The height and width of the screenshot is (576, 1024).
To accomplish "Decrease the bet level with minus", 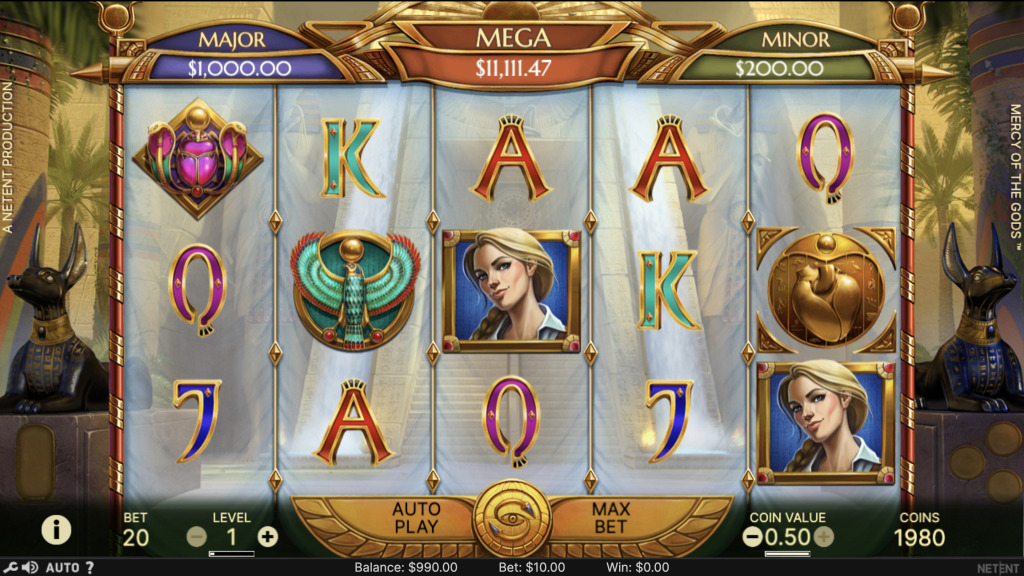I will (197, 536).
